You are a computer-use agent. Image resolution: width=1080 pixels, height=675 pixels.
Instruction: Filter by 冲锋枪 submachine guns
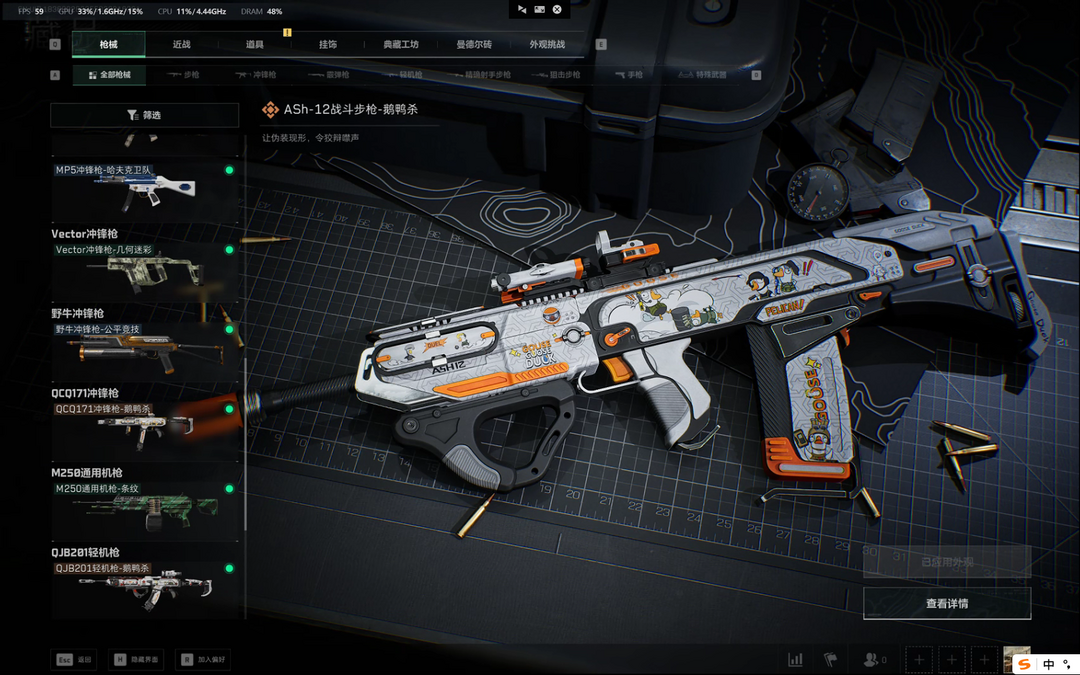click(x=257, y=75)
